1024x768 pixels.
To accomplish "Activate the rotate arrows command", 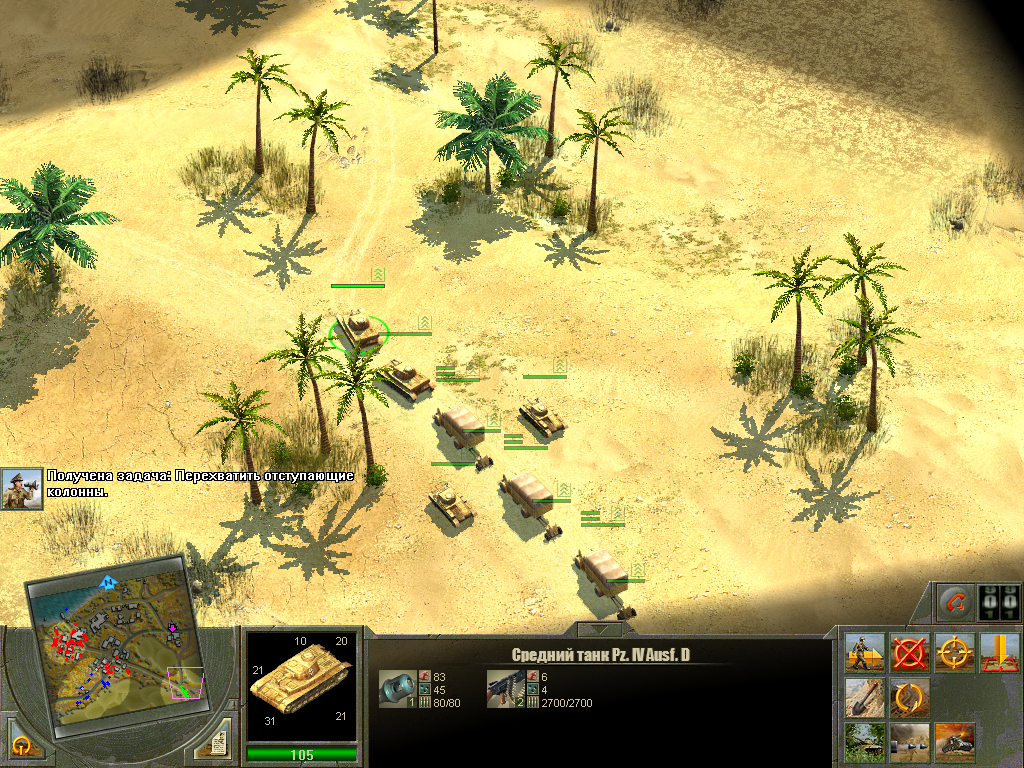I will pos(909,698).
